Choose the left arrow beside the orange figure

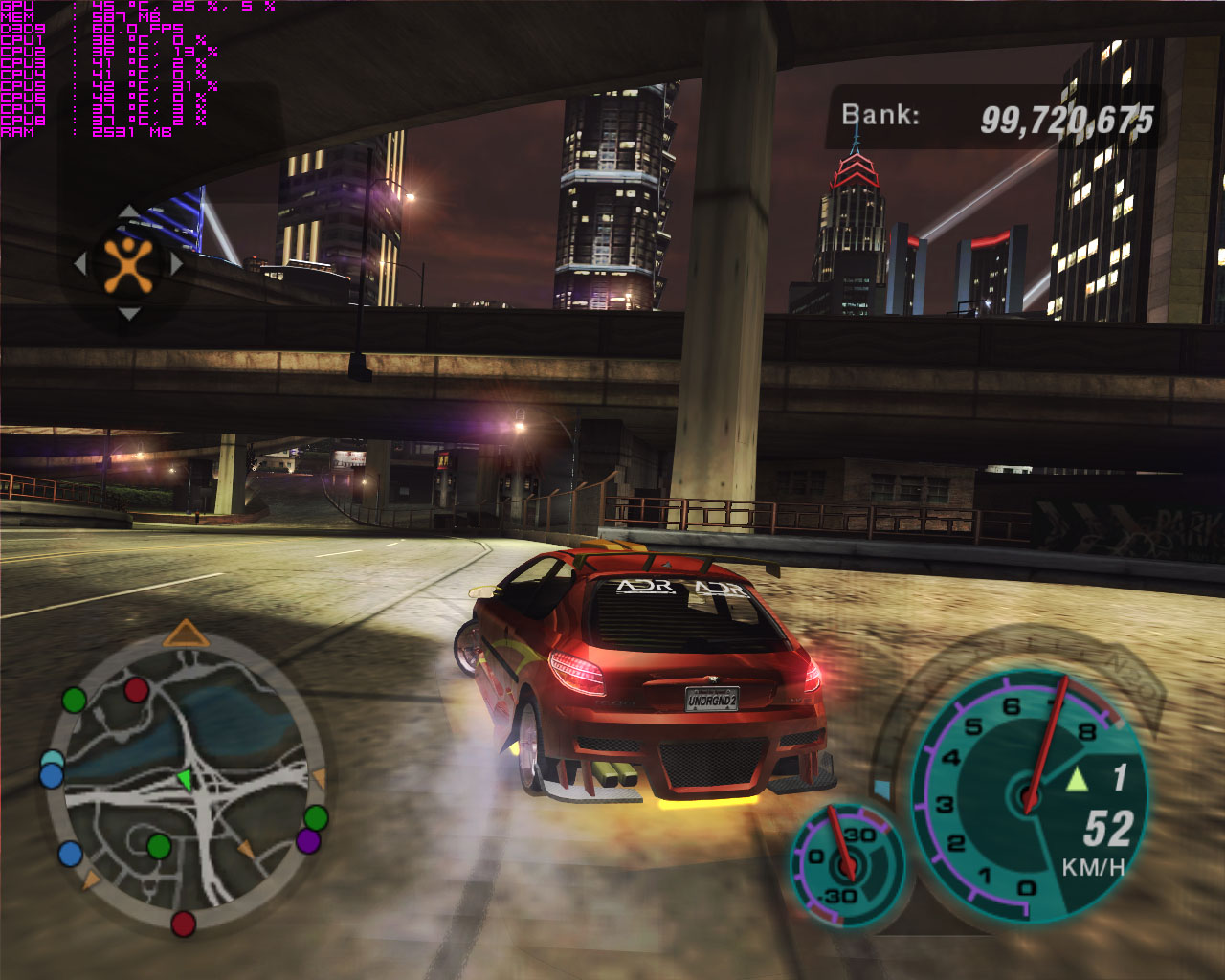click(80, 264)
